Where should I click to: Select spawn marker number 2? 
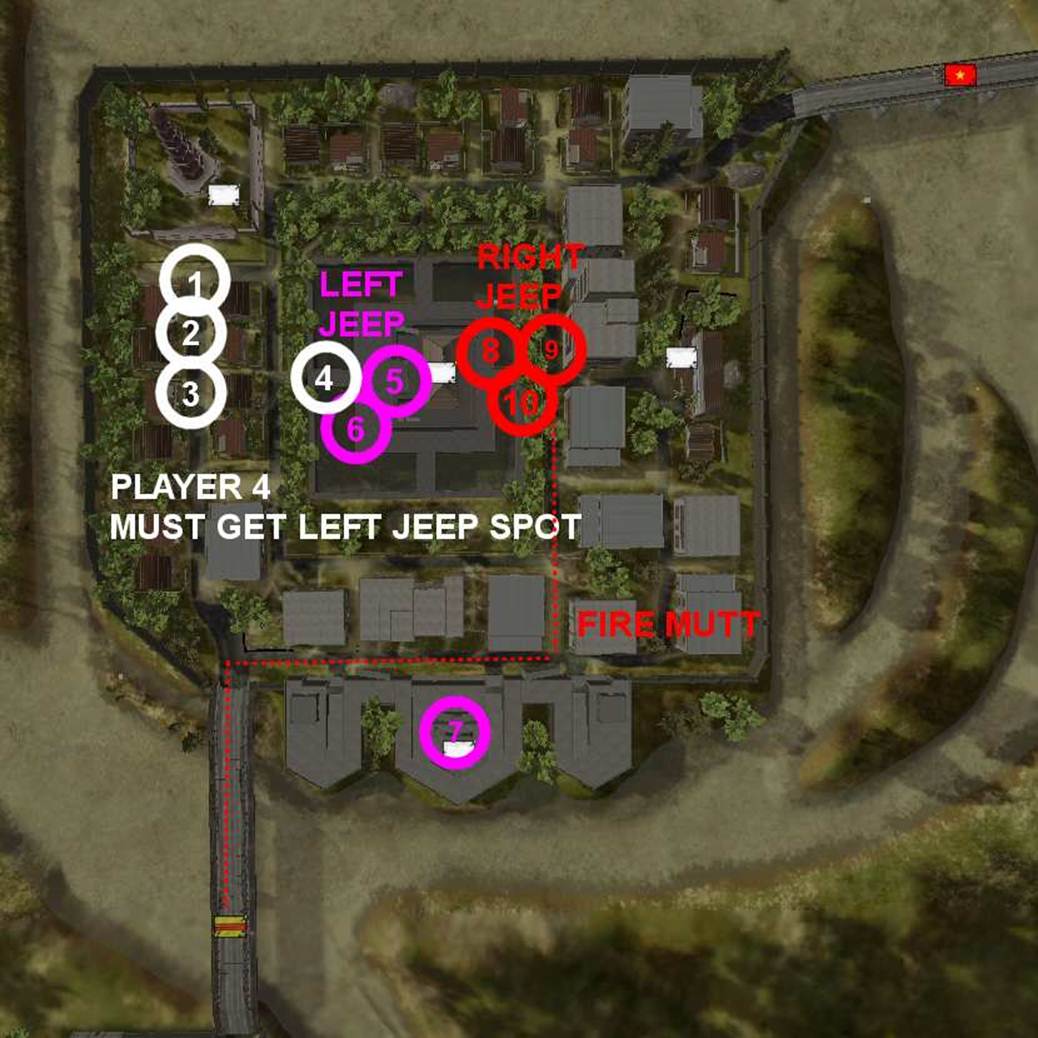(191, 334)
